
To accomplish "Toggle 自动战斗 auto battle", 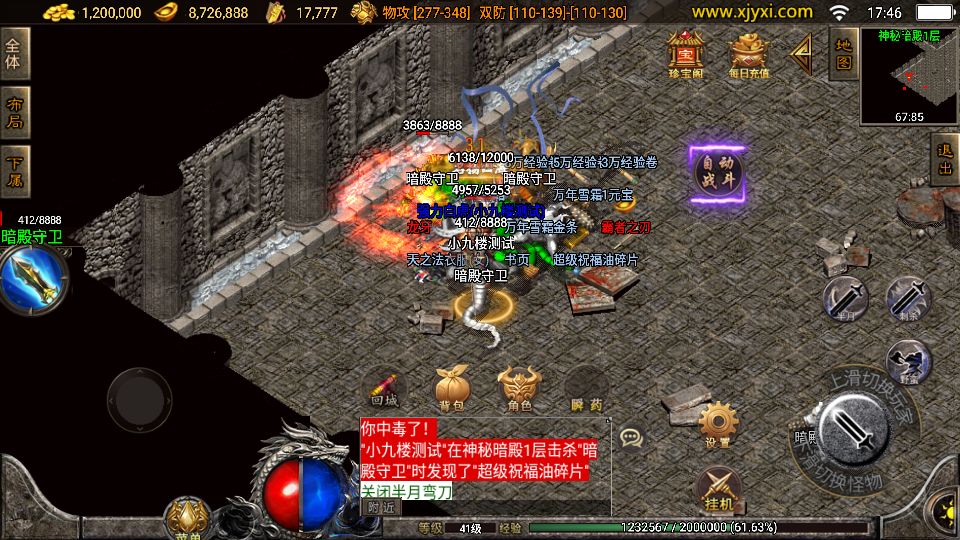I will pyautogui.click(x=718, y=175).
